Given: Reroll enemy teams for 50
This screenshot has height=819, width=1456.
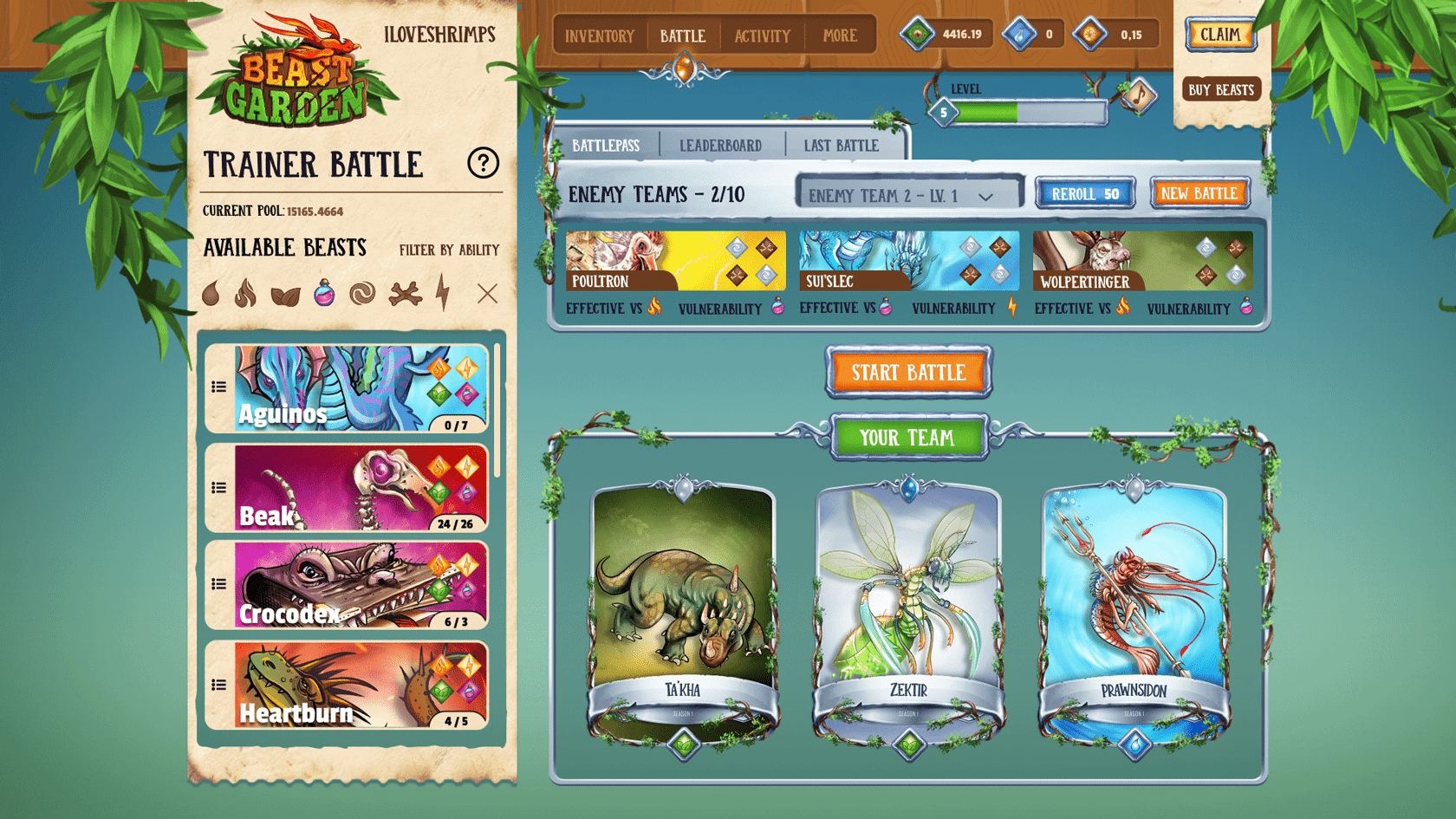Looking at the screenshot, I should pyautogui.click(x=1084, y=194).
